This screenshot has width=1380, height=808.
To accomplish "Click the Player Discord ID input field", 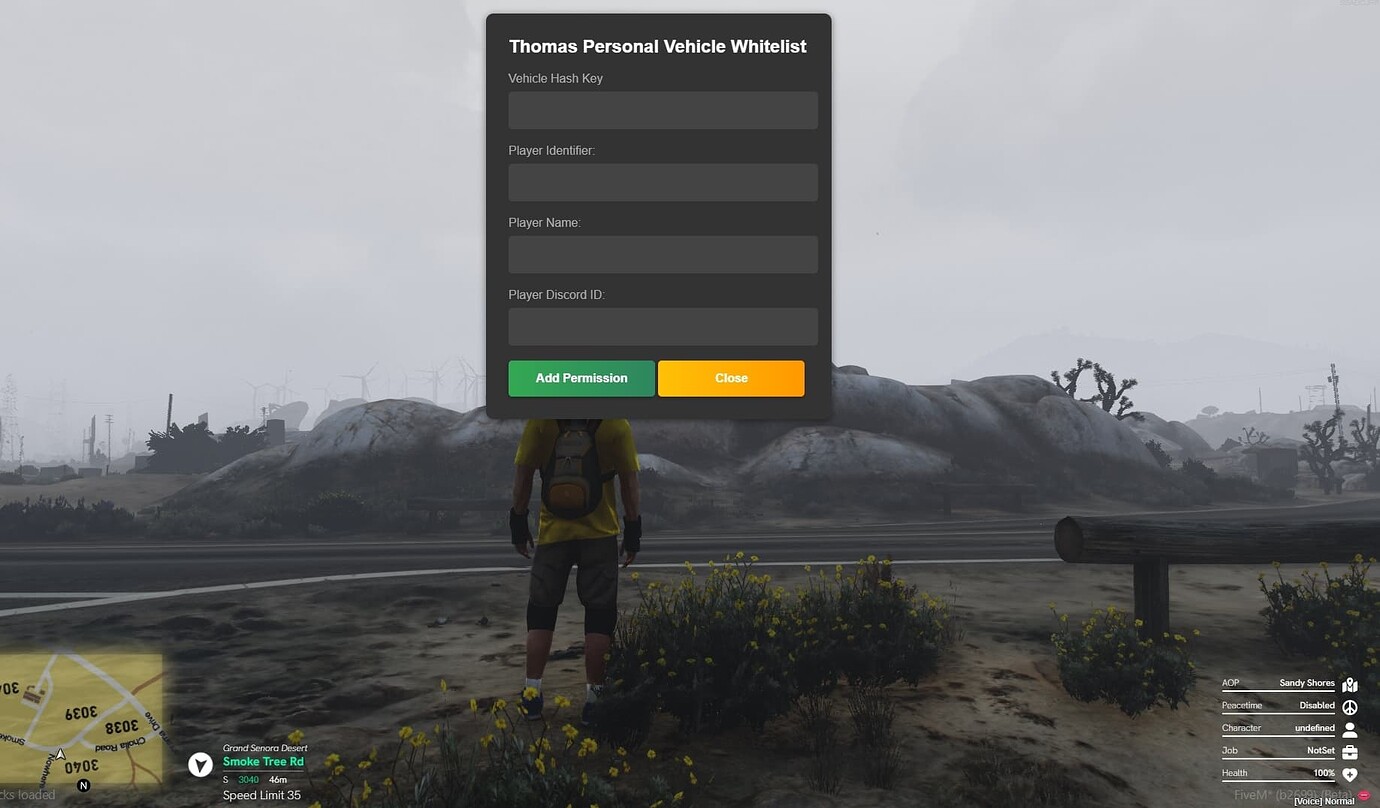I will click(662, 326).
